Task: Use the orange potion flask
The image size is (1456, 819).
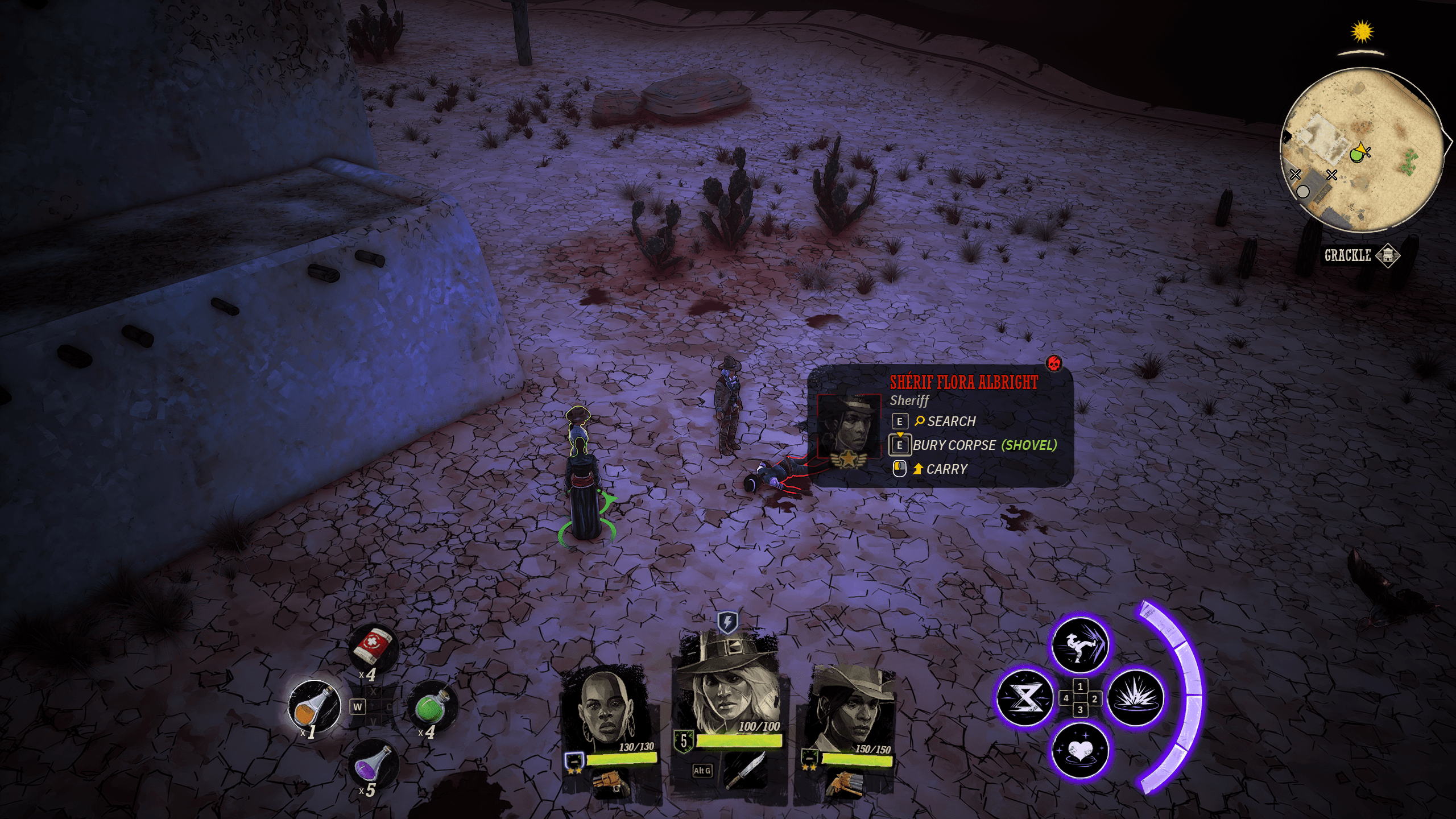Action: point(314,706)
